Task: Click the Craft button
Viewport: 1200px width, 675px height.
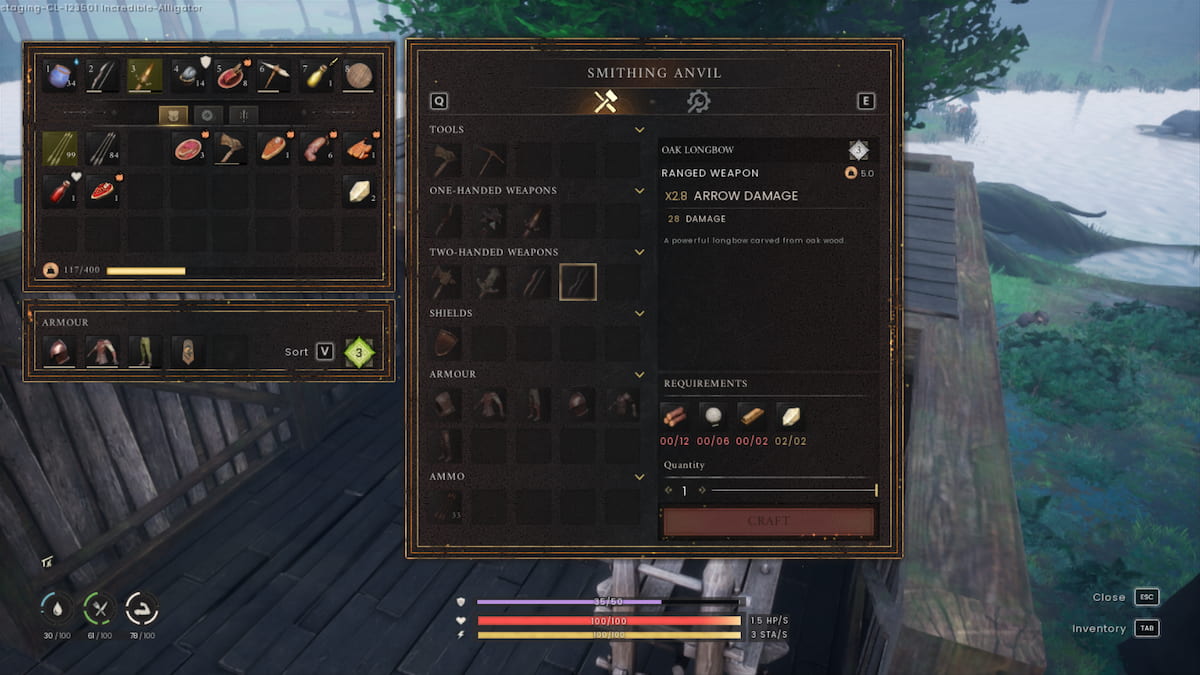Action: click(768, 521)
